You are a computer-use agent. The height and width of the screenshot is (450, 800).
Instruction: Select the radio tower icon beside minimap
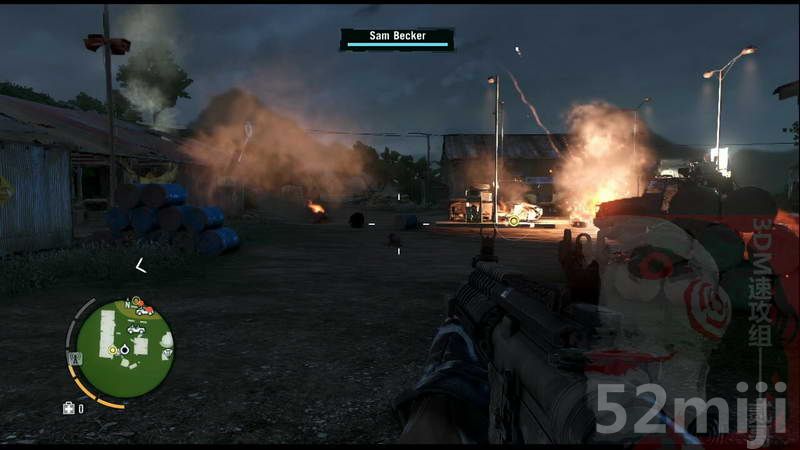75,357
